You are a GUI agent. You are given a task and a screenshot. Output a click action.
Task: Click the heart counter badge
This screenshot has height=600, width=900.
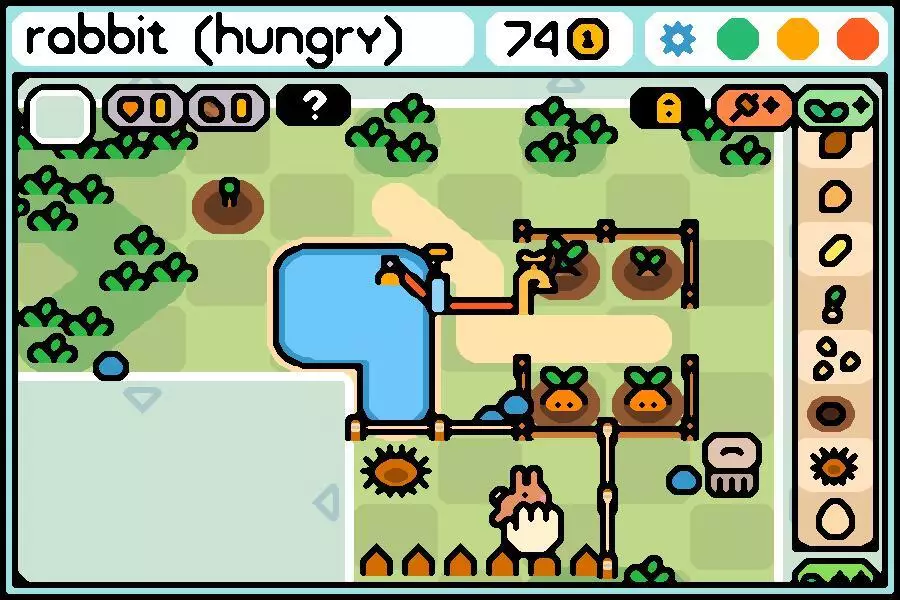pyautogui.click(x=146, y=107)
